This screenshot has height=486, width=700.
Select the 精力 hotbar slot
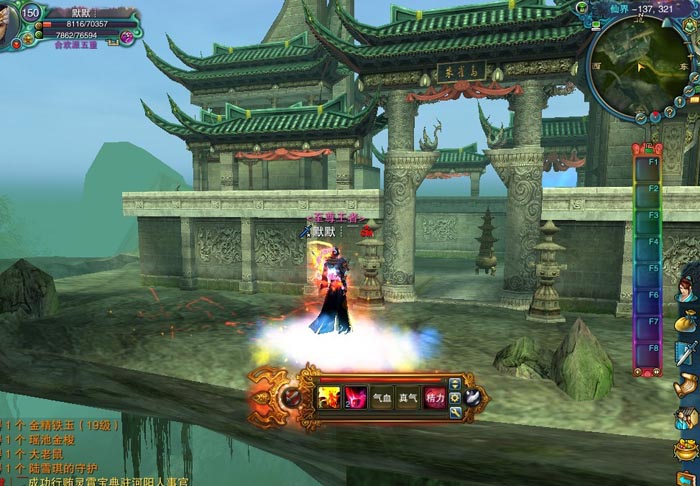coord(434,397)
